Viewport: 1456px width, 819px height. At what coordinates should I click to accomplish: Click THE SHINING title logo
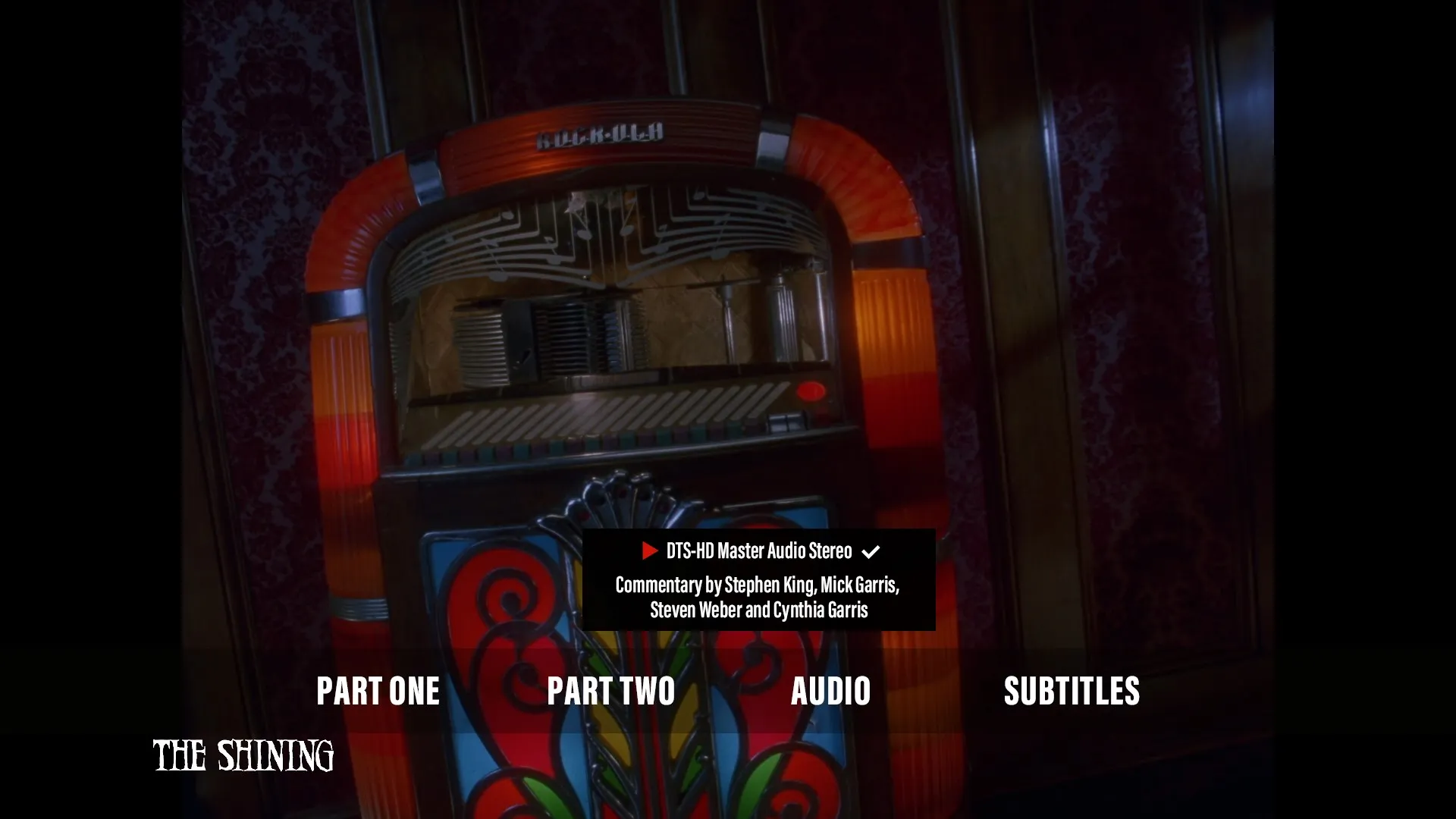[243, 756]
